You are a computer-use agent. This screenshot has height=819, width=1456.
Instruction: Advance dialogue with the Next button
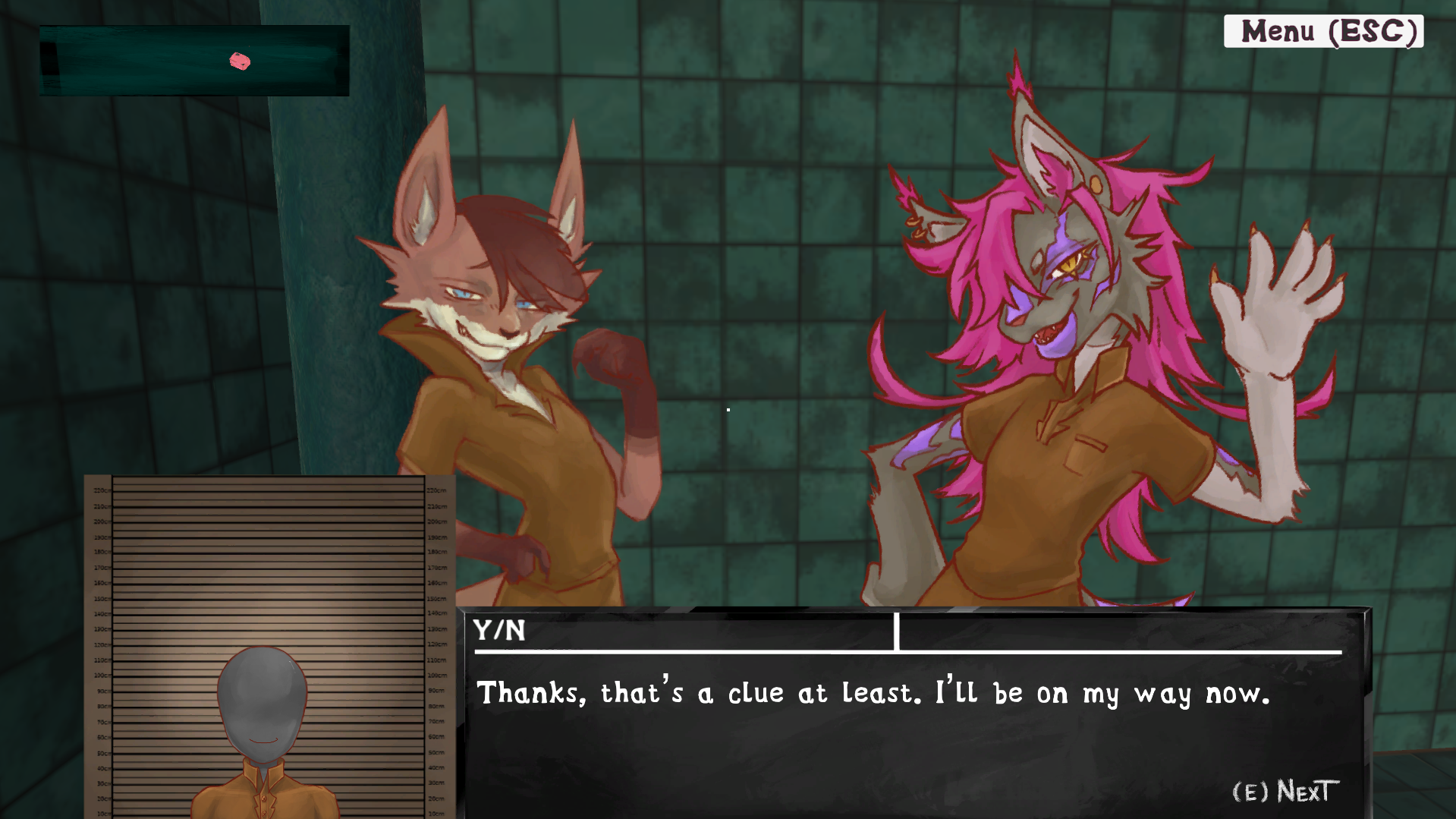point(1285,792)
